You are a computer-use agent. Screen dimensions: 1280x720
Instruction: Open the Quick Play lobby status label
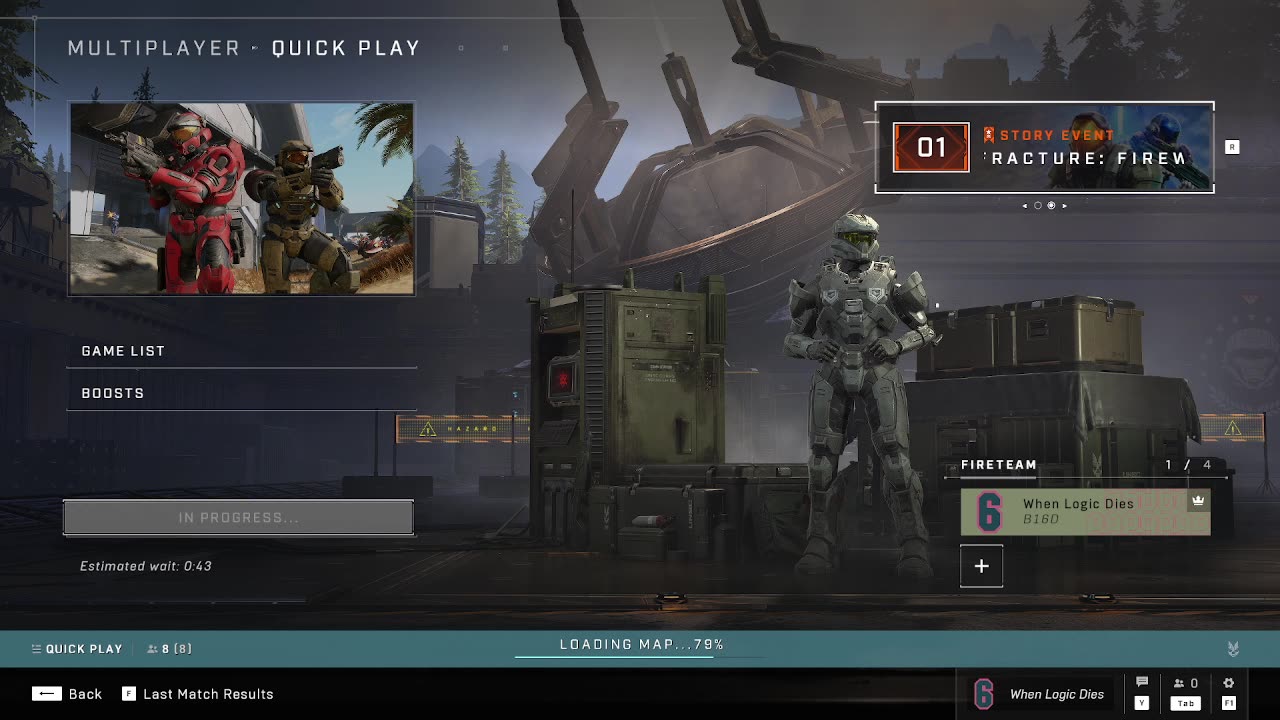77,649
